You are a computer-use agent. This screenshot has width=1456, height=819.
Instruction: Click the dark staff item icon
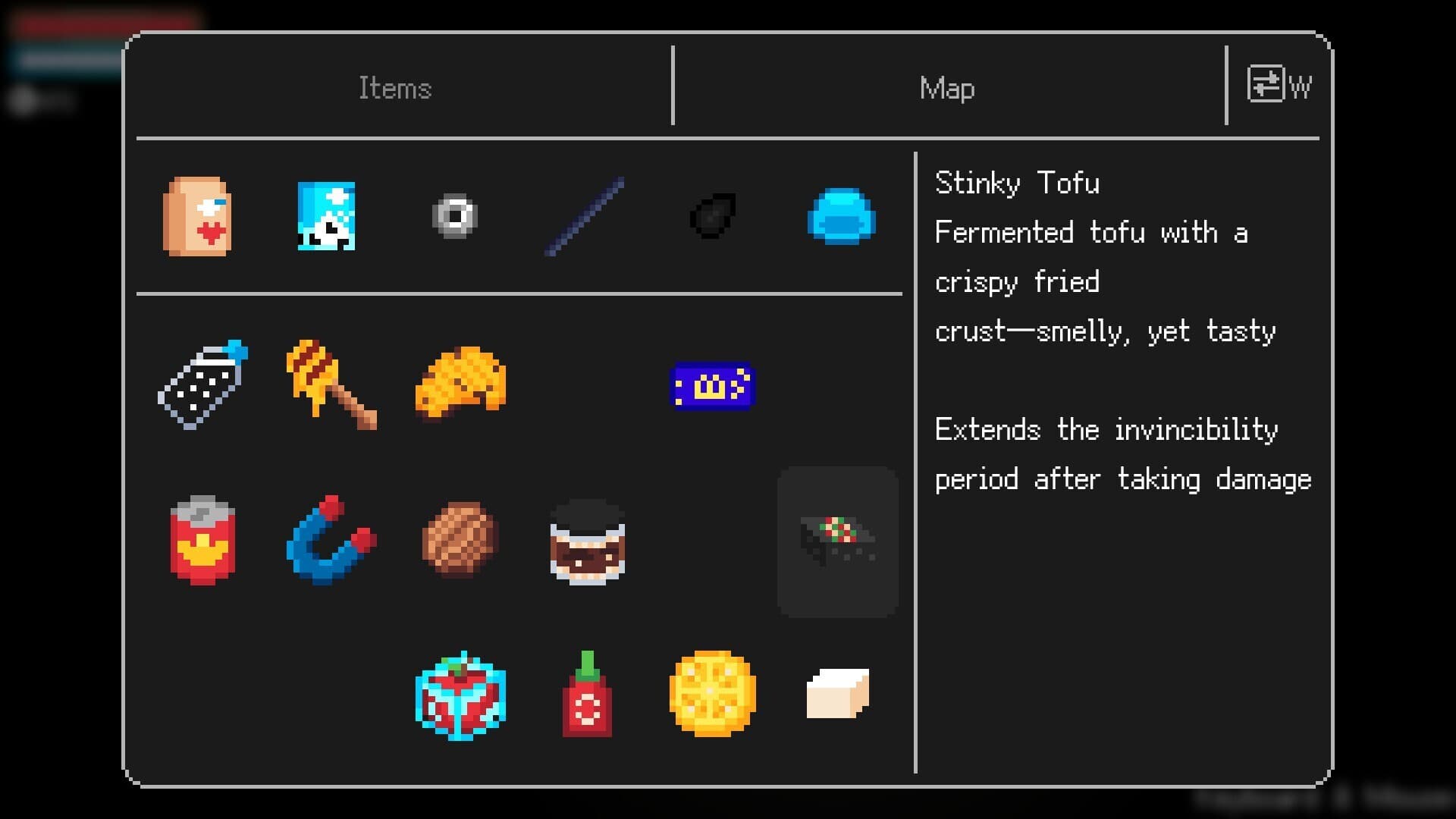[x=584, y=218]
